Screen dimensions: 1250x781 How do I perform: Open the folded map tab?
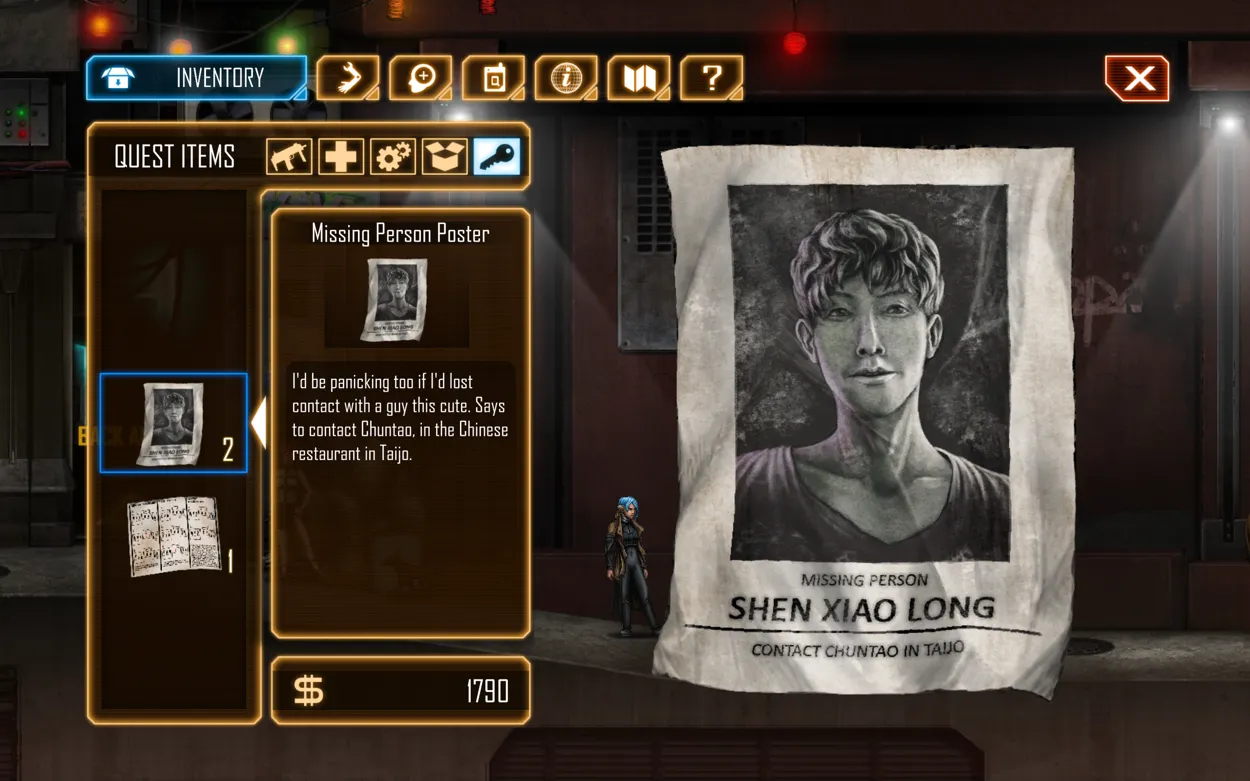(638, 78)
